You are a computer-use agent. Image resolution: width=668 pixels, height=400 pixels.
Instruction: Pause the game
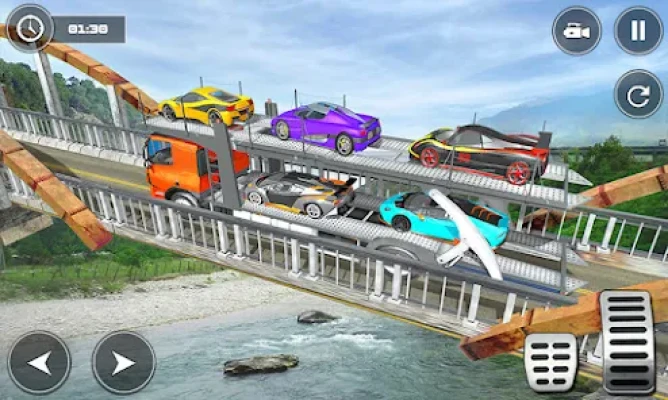(638, 30)
